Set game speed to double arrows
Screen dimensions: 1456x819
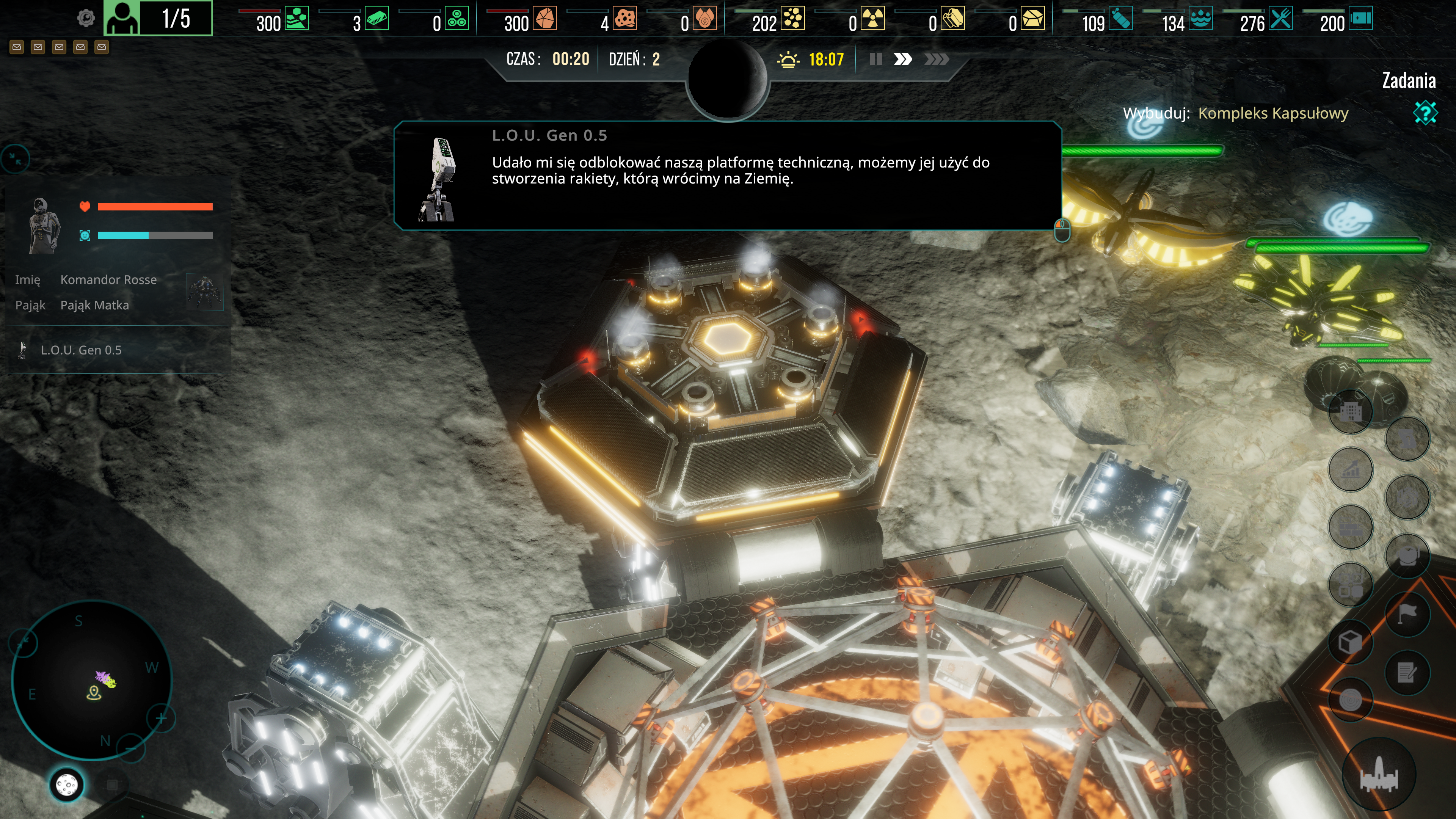click(x=903, y=60)
